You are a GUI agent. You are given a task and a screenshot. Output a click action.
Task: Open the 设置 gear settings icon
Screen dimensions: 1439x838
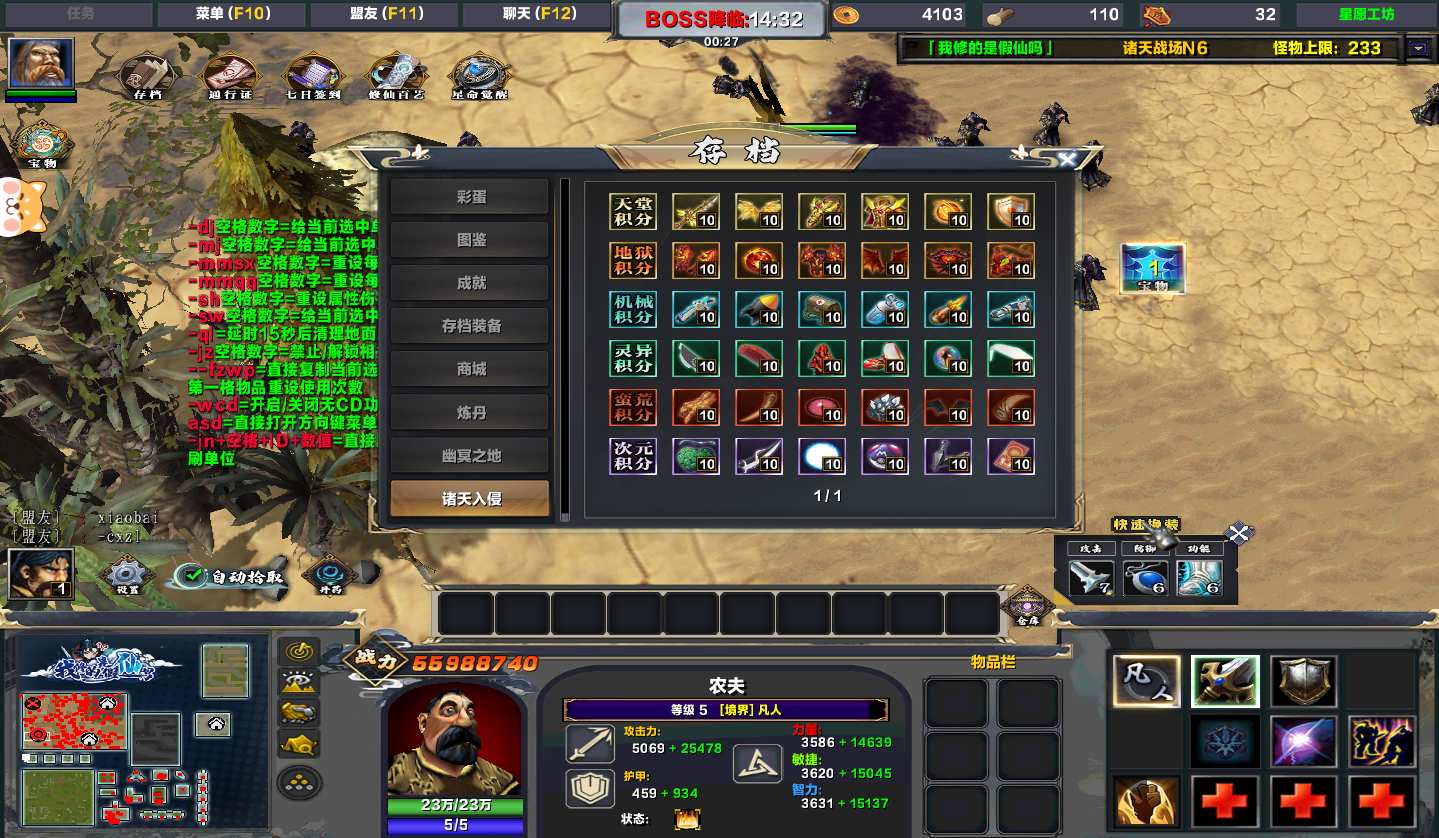pyautogui.click(x=127, y=576)
